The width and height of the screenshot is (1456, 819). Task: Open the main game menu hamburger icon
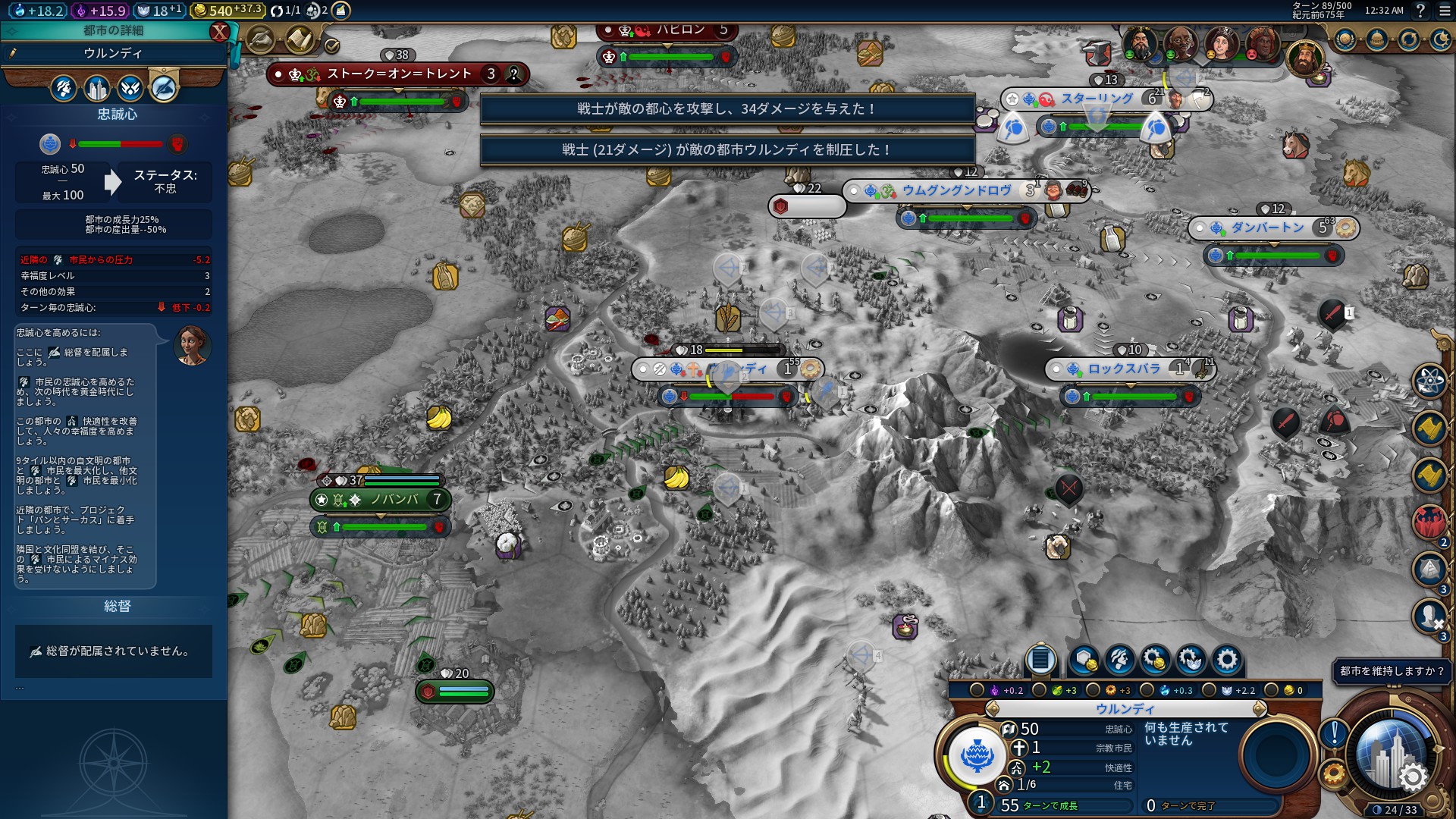point(1445,11)
